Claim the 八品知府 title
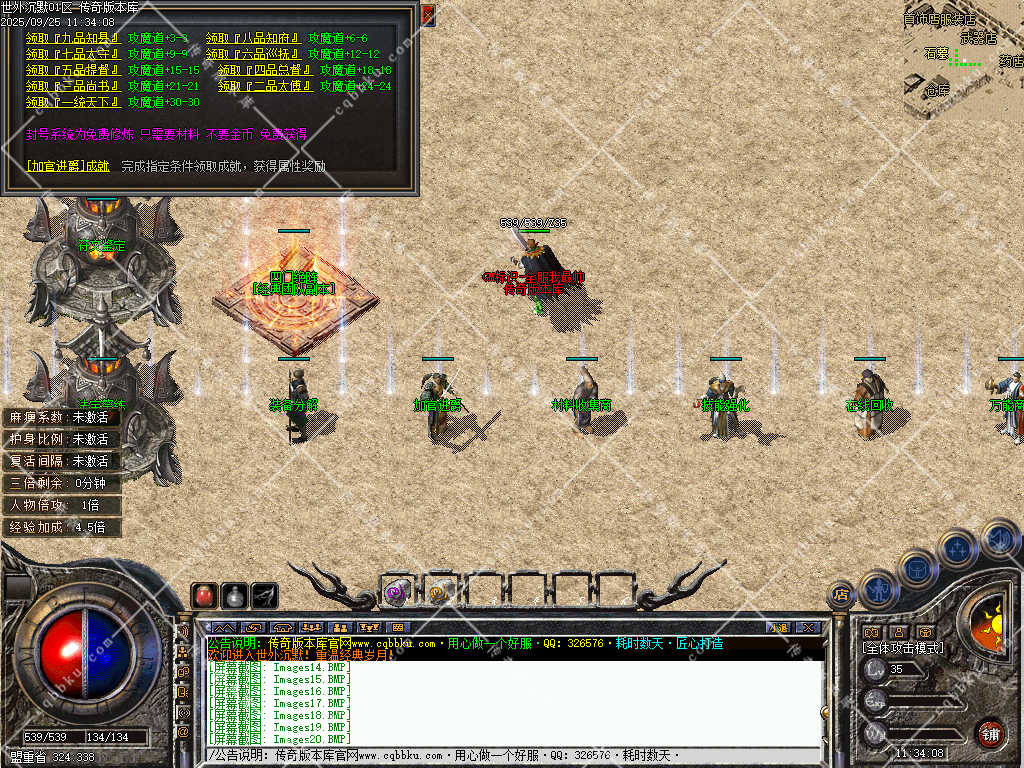 click(253, 38)
